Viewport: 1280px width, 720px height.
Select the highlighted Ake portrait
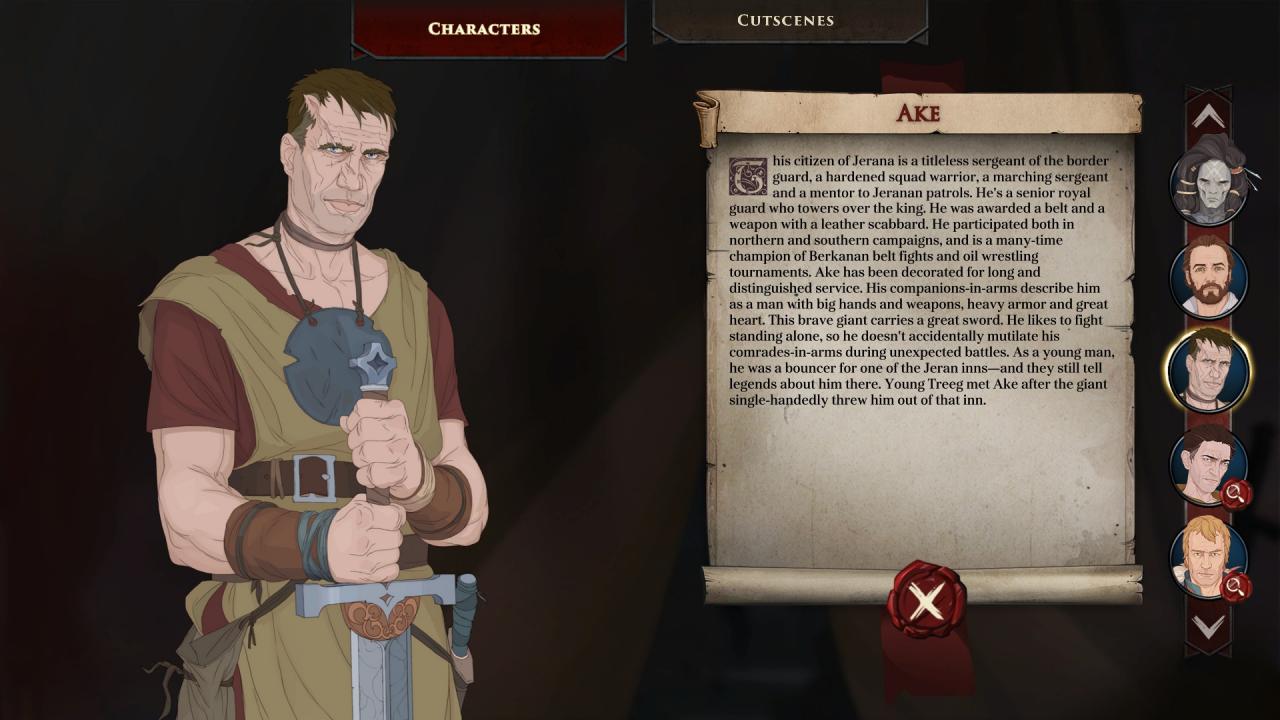click(1208, 369)
